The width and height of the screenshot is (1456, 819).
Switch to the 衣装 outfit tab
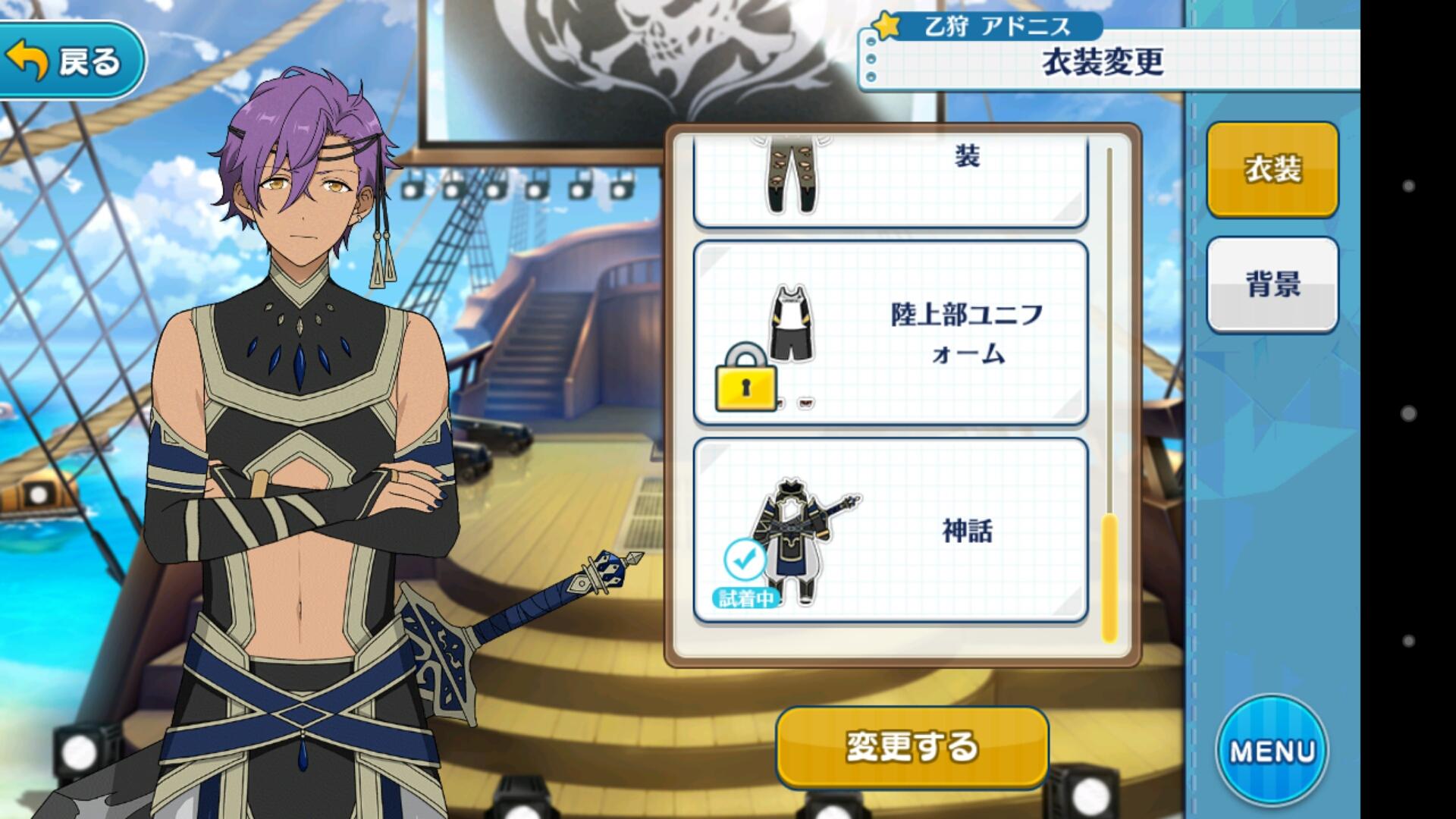[1272, 169]
